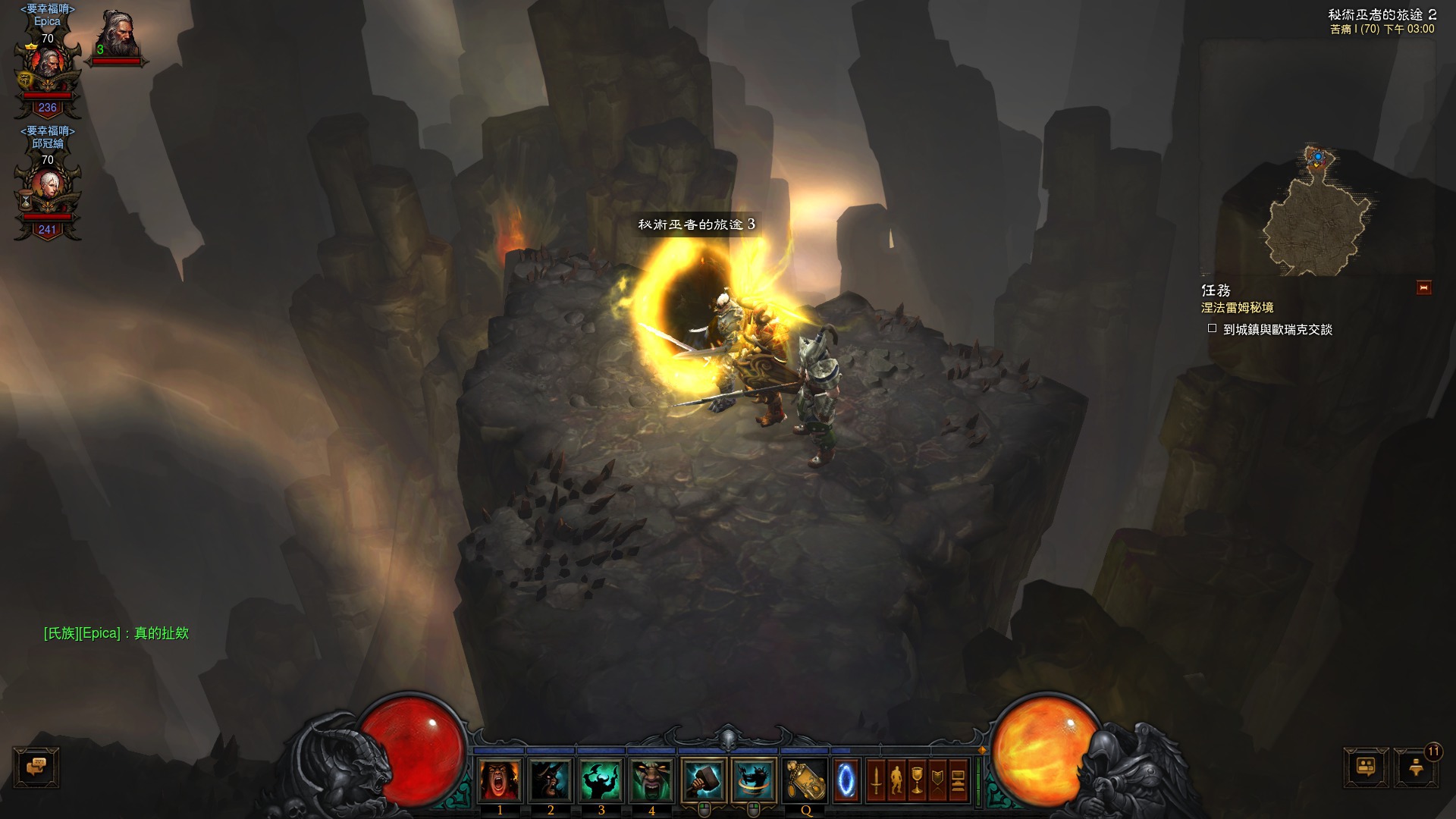Open the blue town portal

click(846, 780)
